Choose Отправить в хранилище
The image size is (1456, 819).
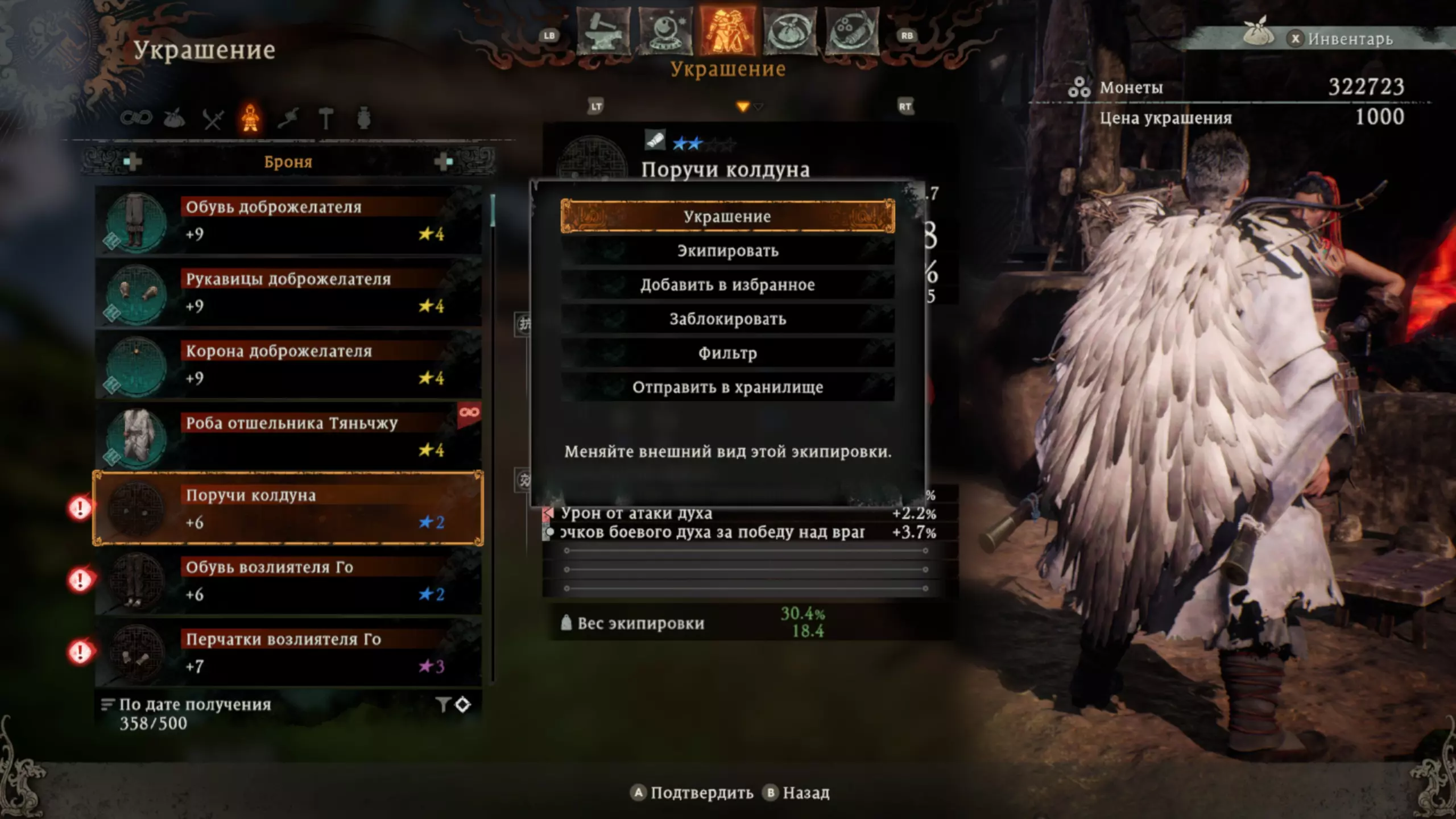point(727,387)
